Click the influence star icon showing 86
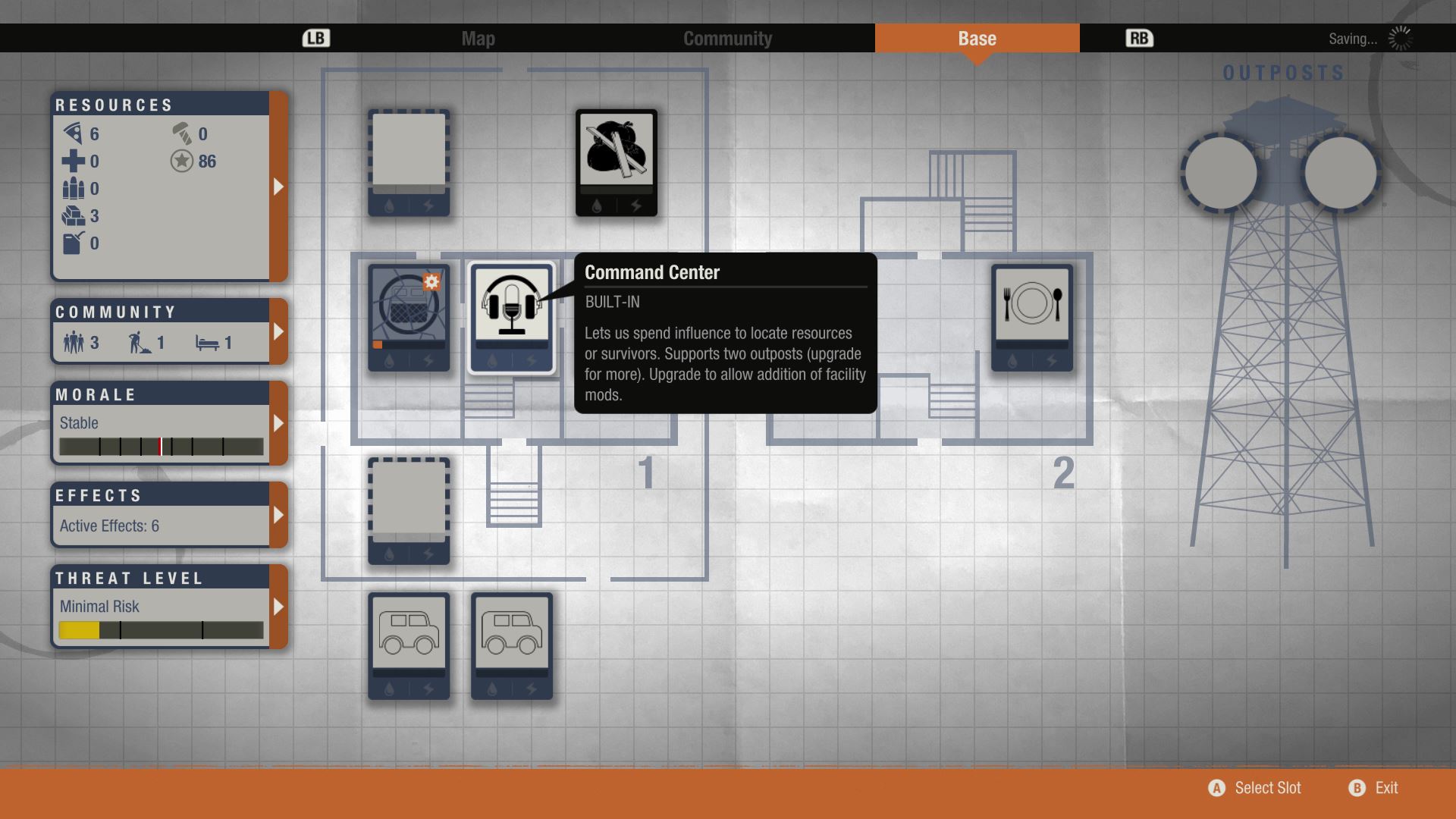Image resolution: width=1456 pixels, height=819 pixels. 180,161
